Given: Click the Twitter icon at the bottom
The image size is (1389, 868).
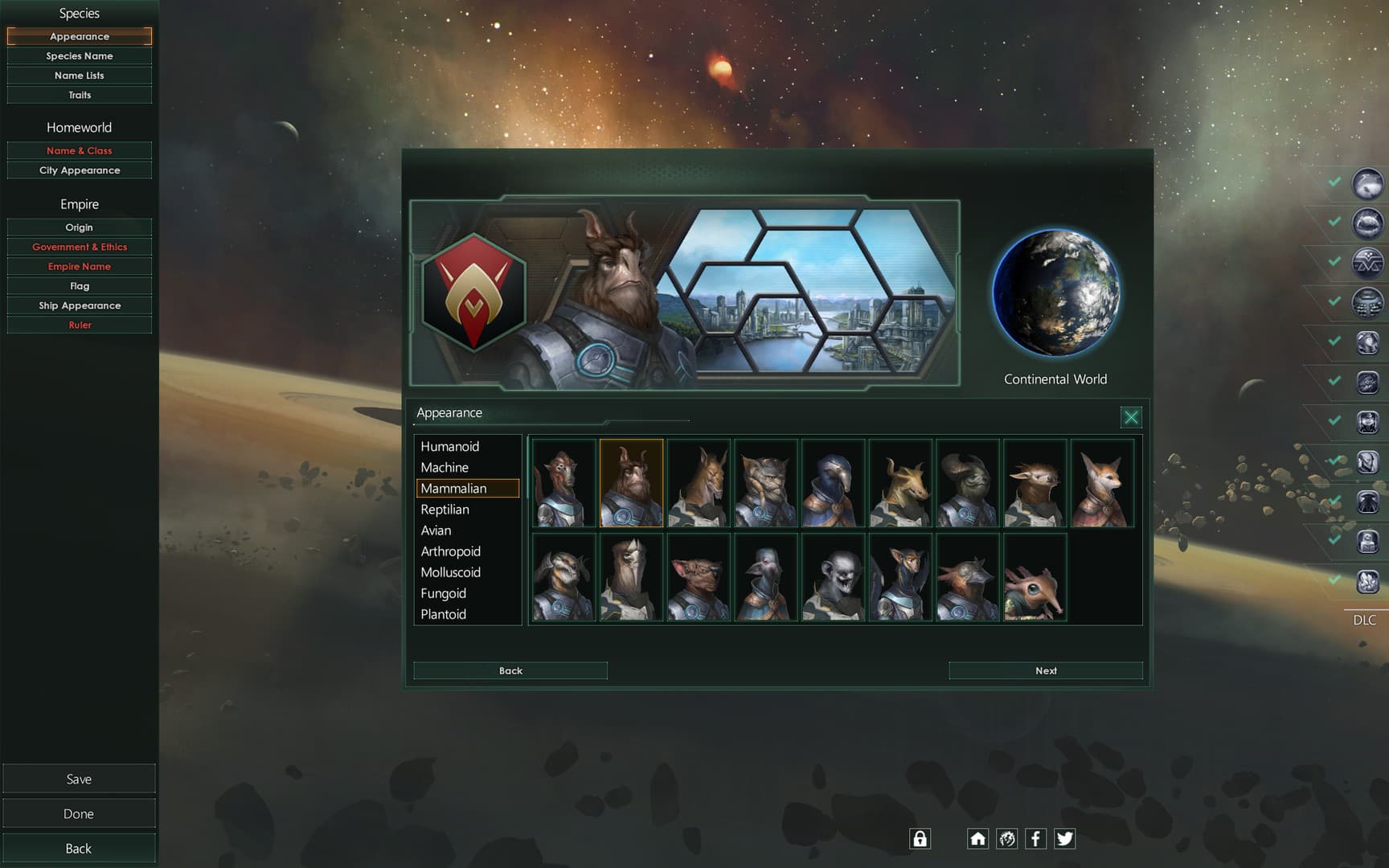Looking at the screenshot, I should pos(1065,838).
